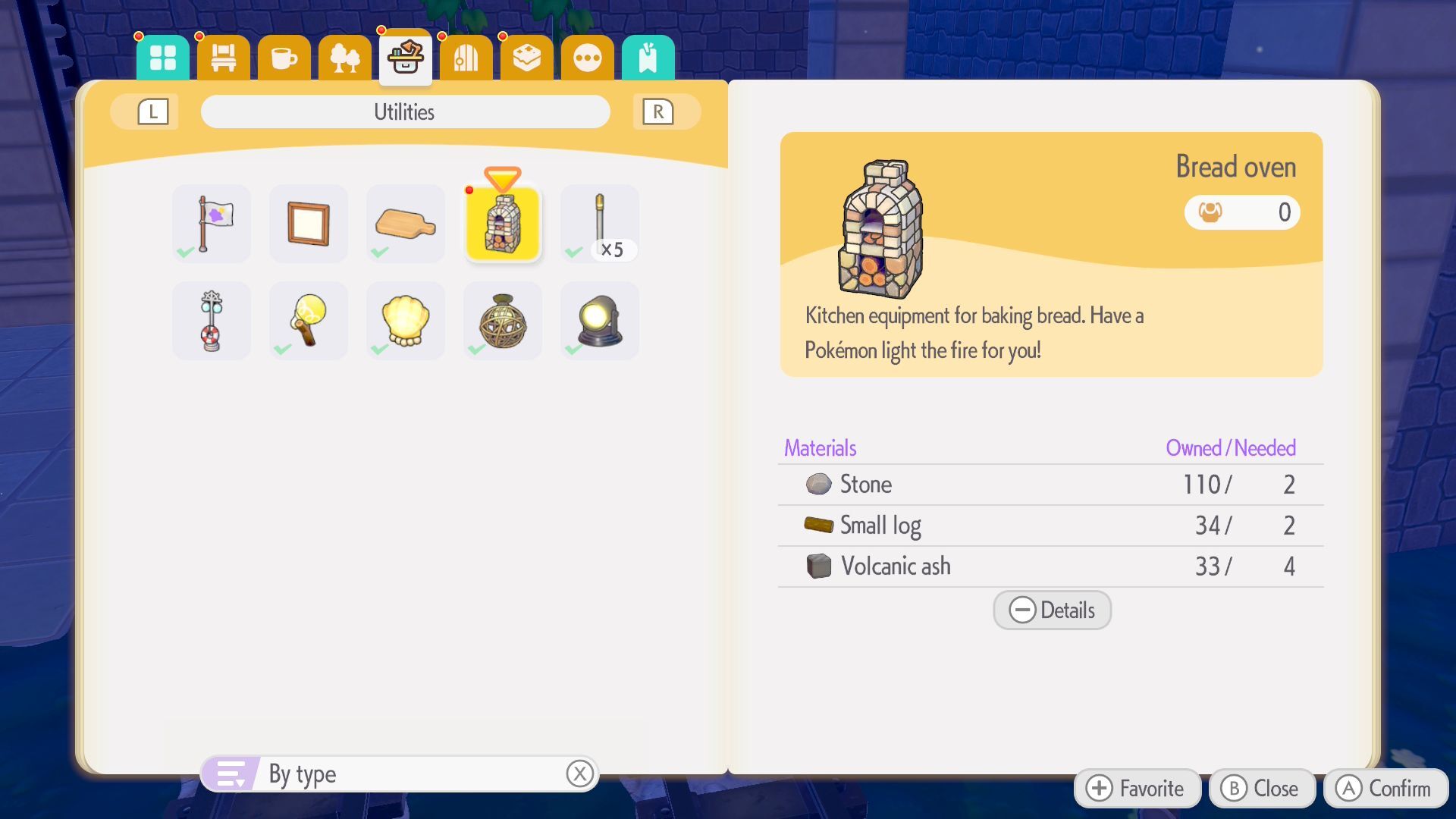Open the door-shaped category tab
1456x819 pixels.
(x=466, y=58)
